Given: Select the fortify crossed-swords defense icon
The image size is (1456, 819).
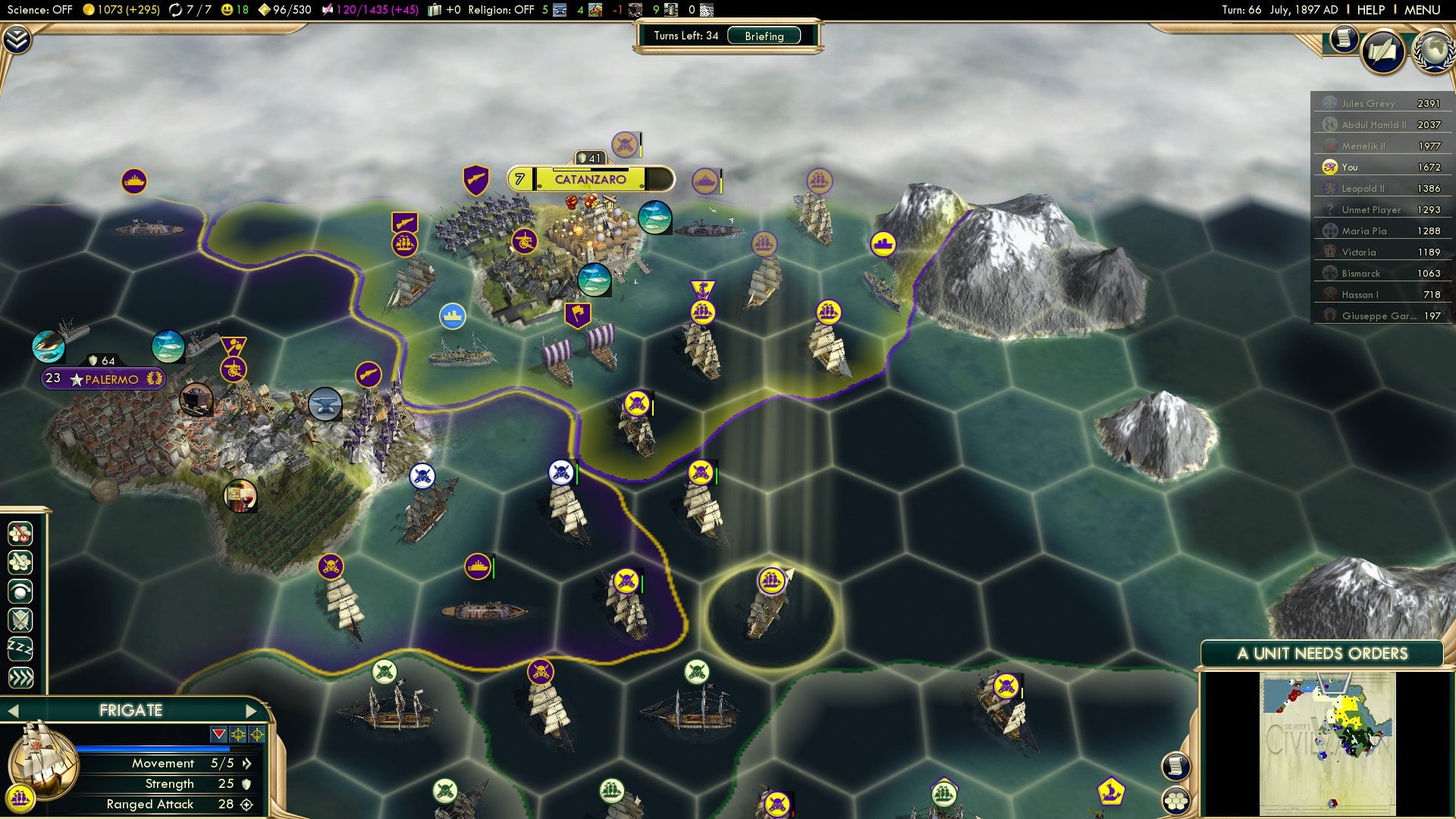Looking at the screenshot, I should 20,620.
